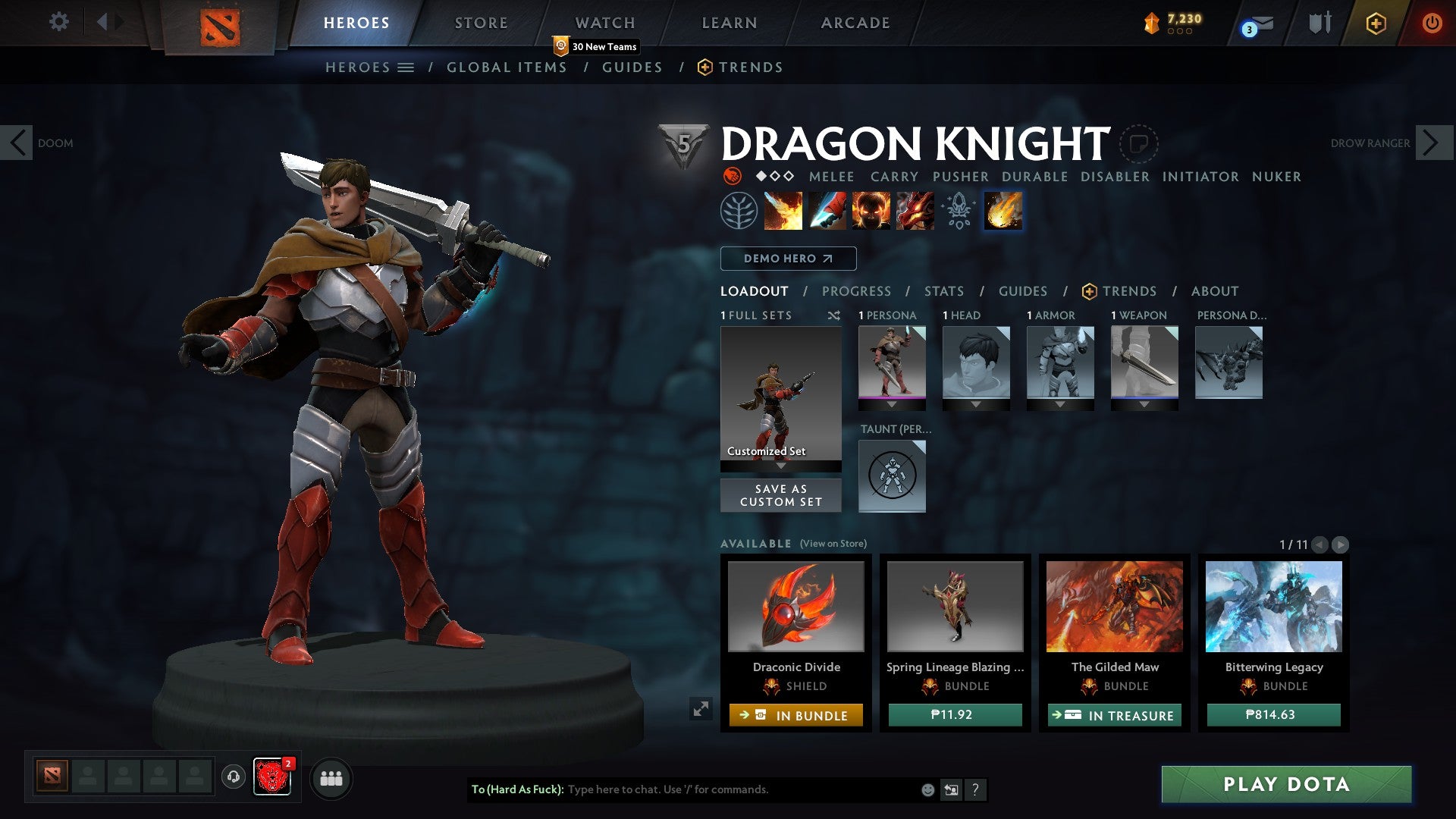Open the ARCADE menu
The image size is (1456, 819).
pyautogui.click(x=855, y=23)
